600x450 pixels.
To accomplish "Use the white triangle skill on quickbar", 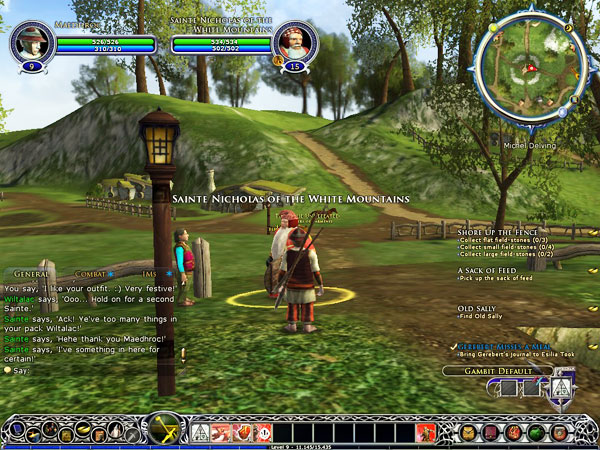I will [199, 432].
